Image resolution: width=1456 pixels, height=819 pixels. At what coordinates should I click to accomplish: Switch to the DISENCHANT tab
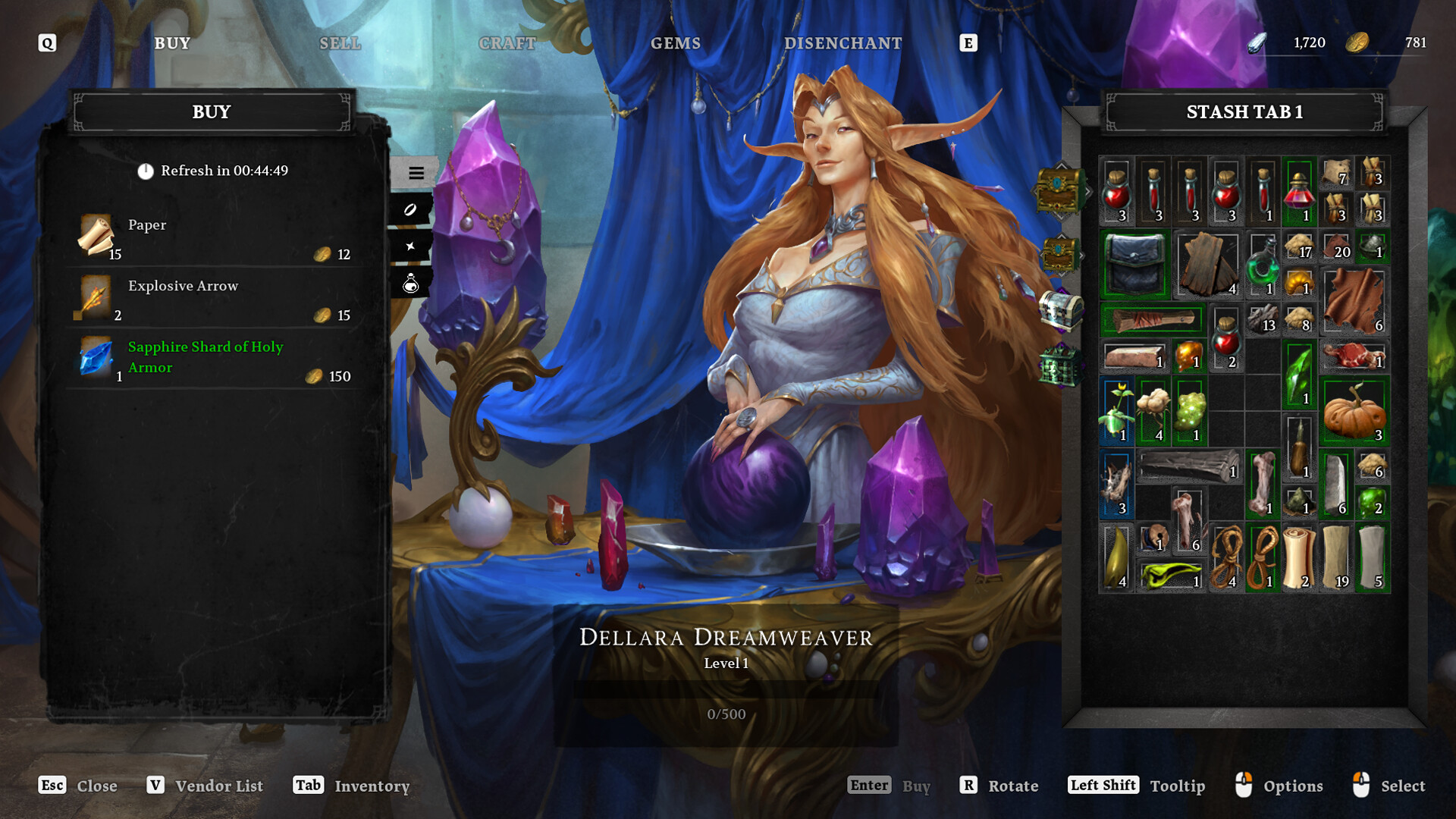(842, 43)
